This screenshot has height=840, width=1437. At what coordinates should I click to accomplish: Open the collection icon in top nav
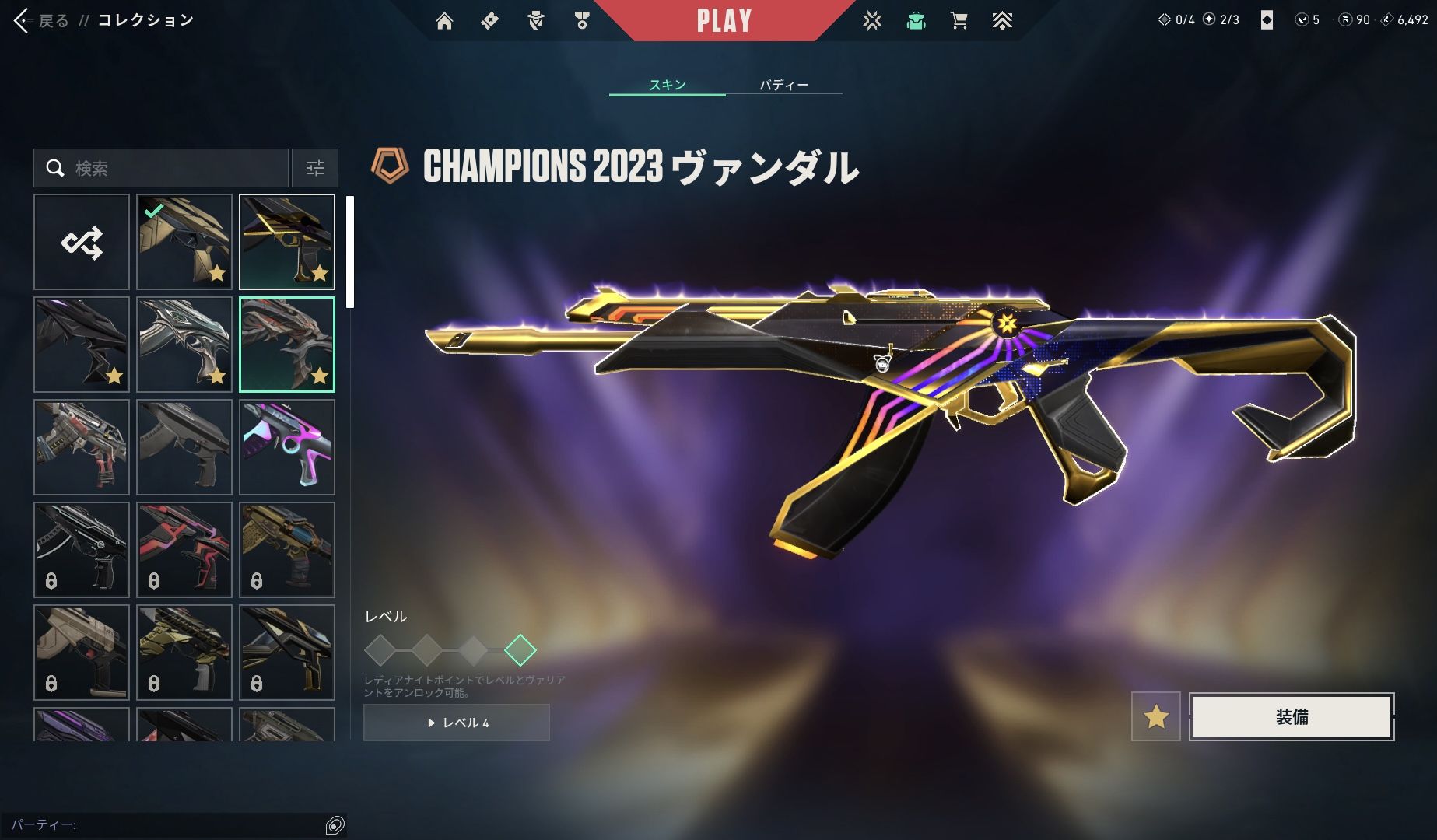[x=916, y=21]
